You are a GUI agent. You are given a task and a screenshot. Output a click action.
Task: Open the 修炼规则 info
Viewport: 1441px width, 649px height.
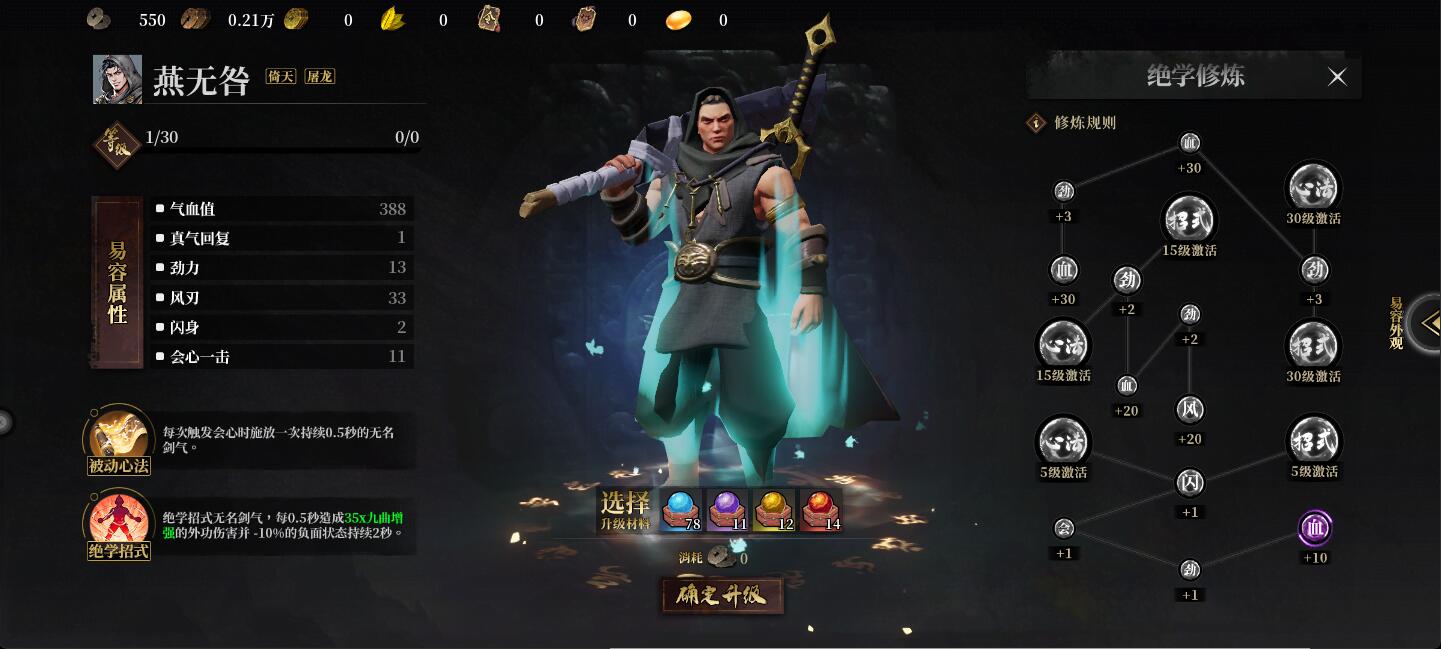[1036, 123]
